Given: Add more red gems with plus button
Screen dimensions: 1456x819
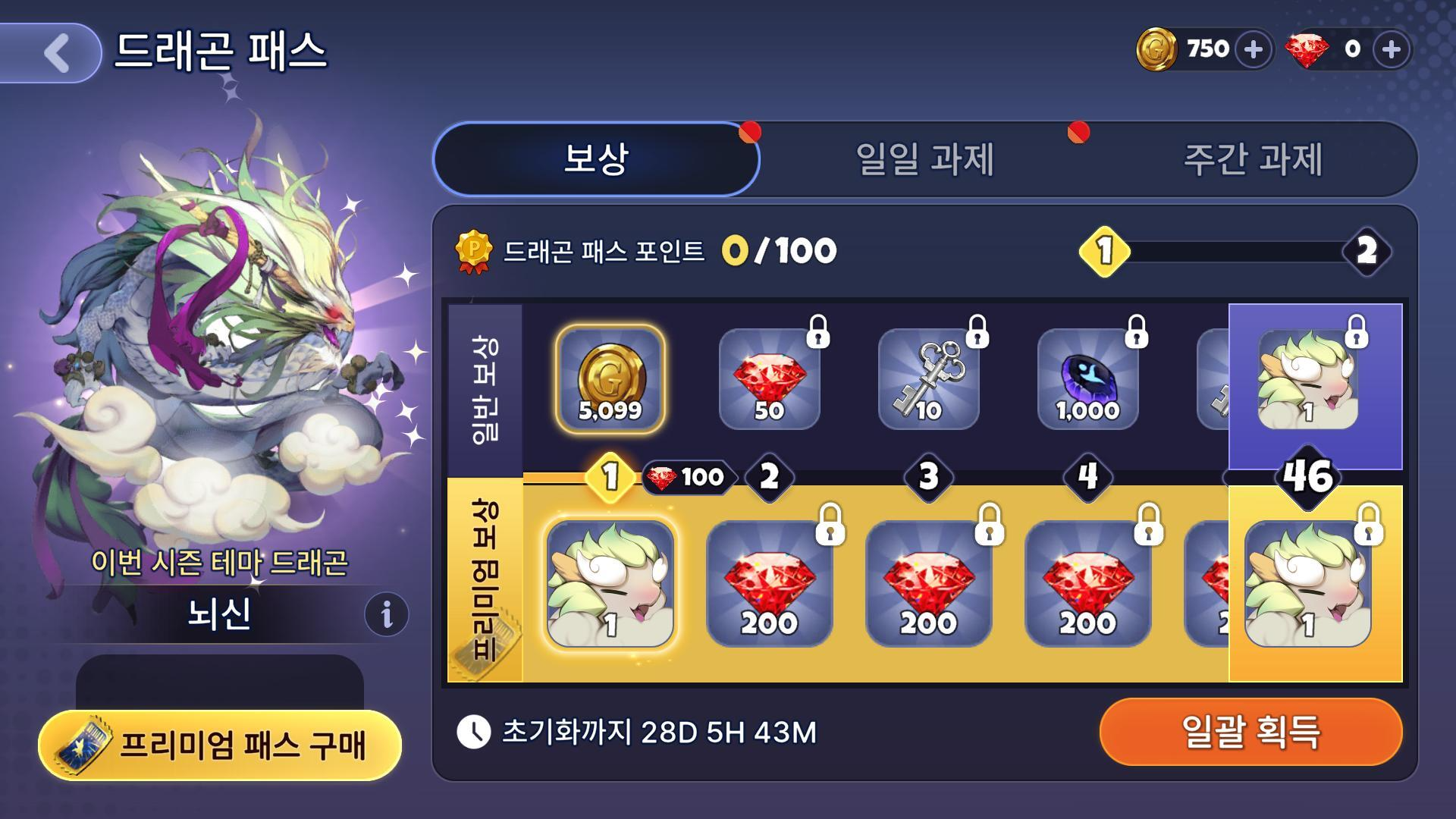Looking at the screenshot, I should click(x=1391, y=50).
